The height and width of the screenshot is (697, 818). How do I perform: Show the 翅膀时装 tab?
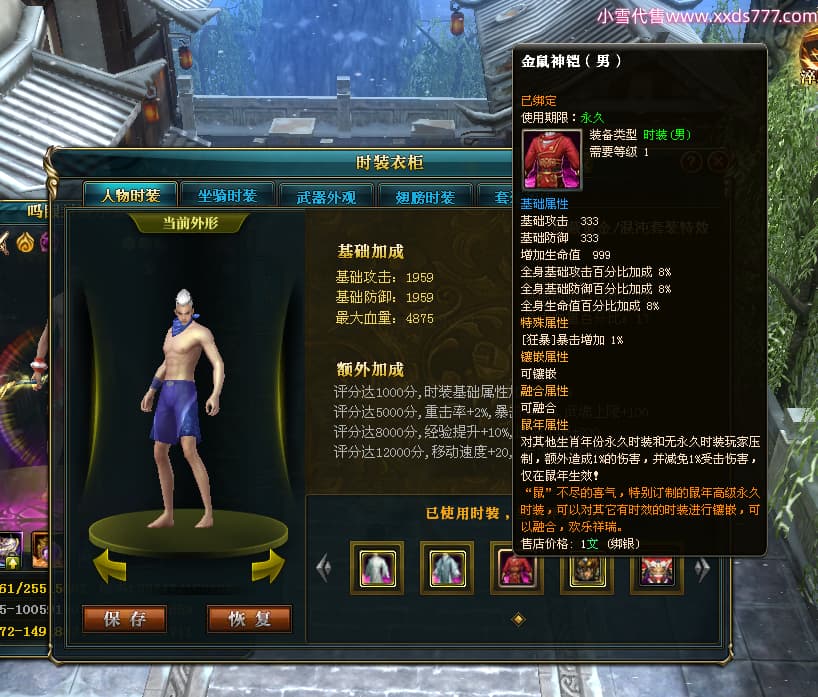pos(426,197)
